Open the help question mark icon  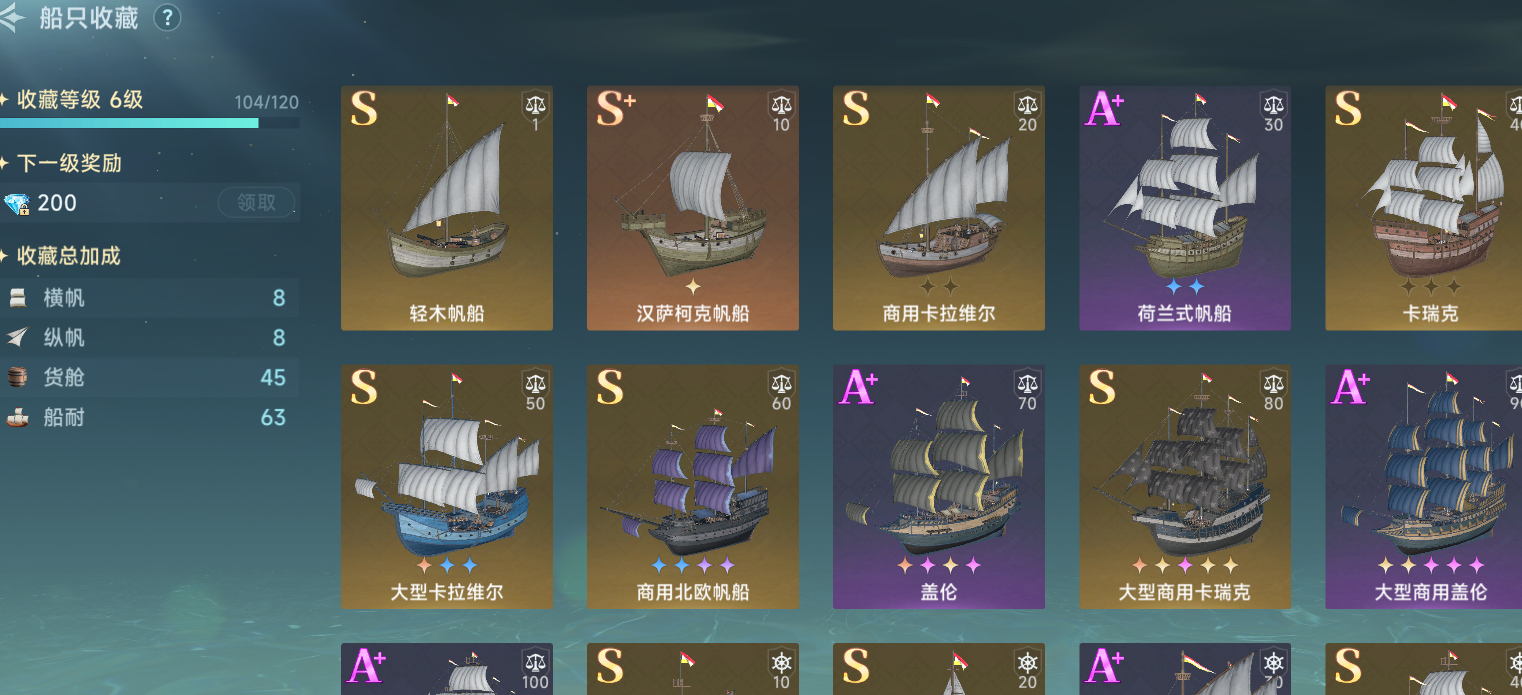(x=168, y=17)
